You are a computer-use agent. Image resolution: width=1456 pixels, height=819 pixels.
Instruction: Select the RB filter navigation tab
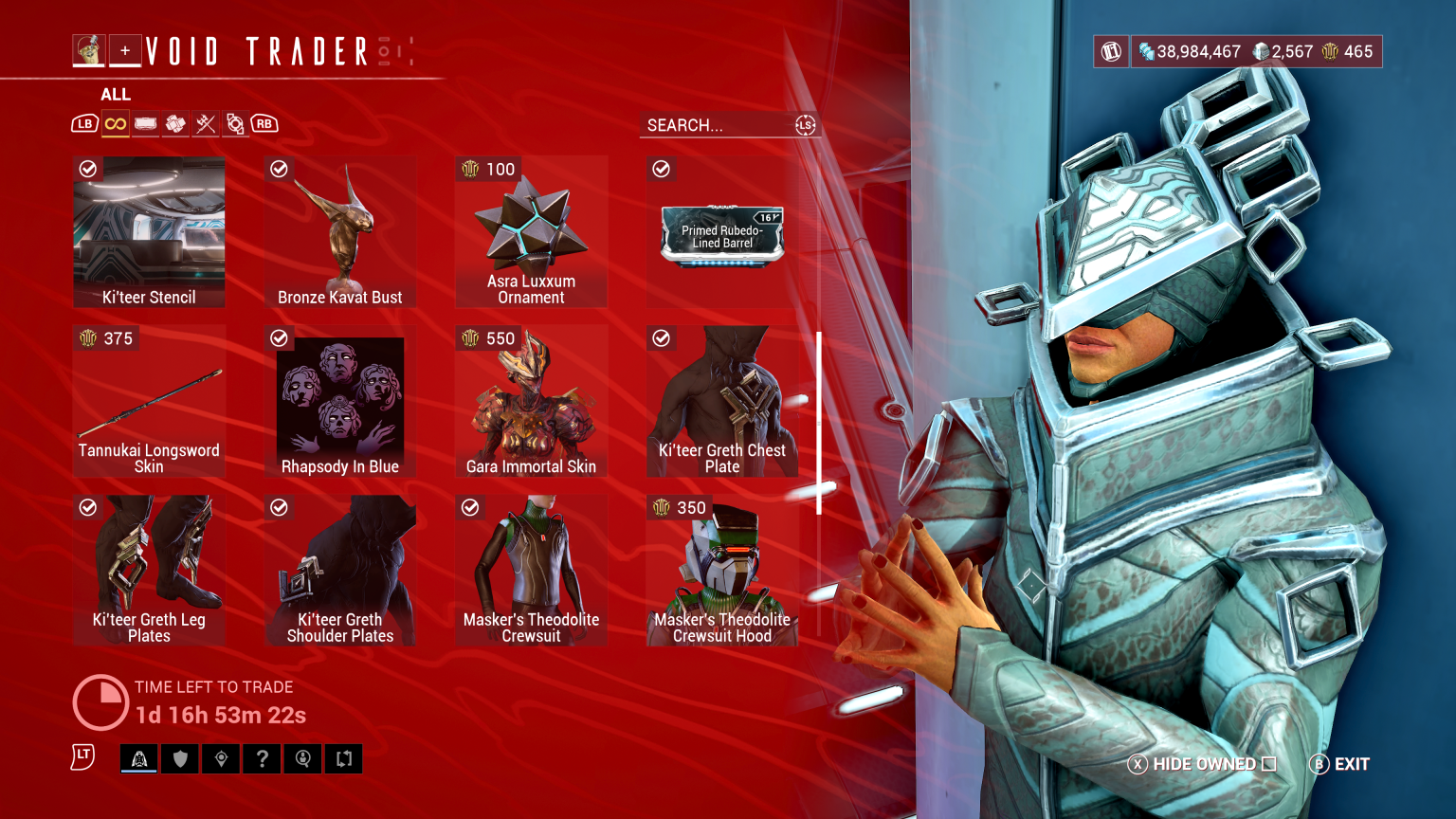point(264,123)
